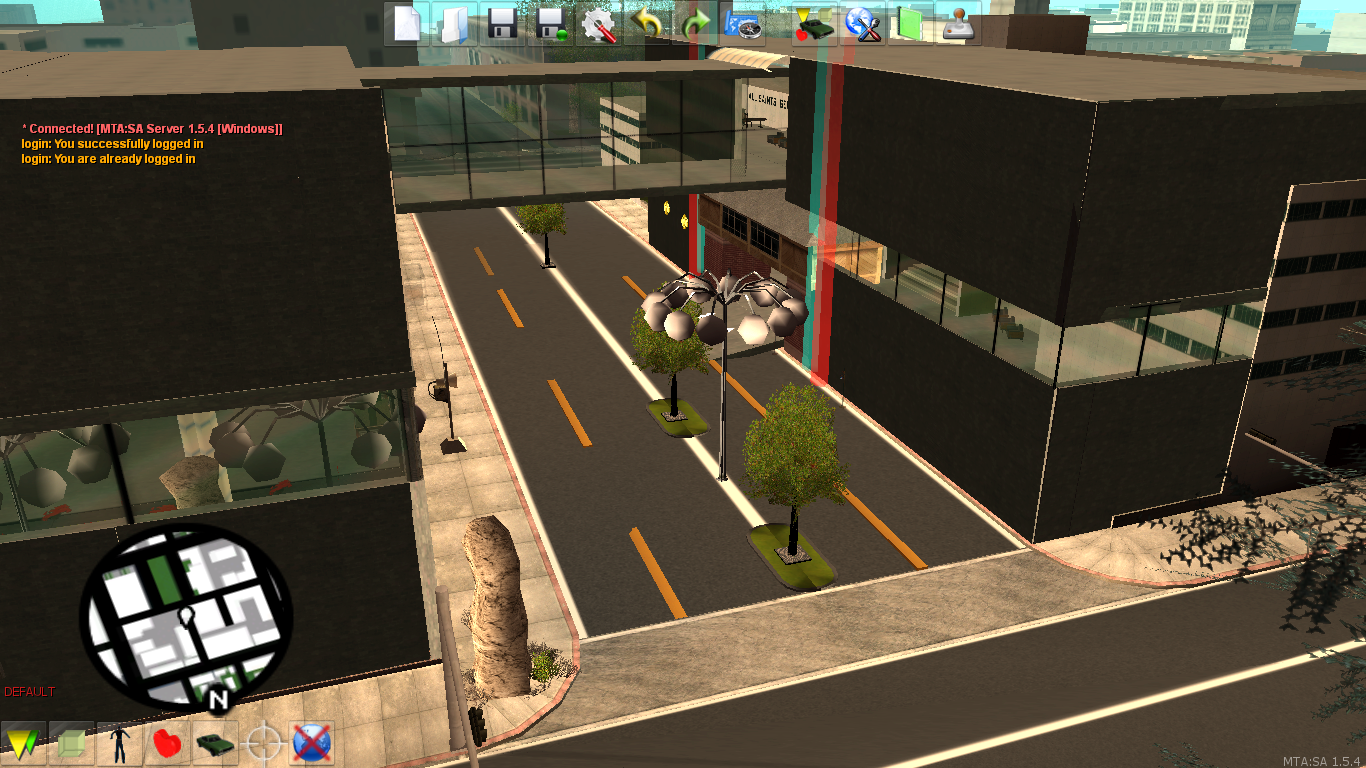Activate the element targeting crosshair tool
1366x768 pixels.
[263, 743]
